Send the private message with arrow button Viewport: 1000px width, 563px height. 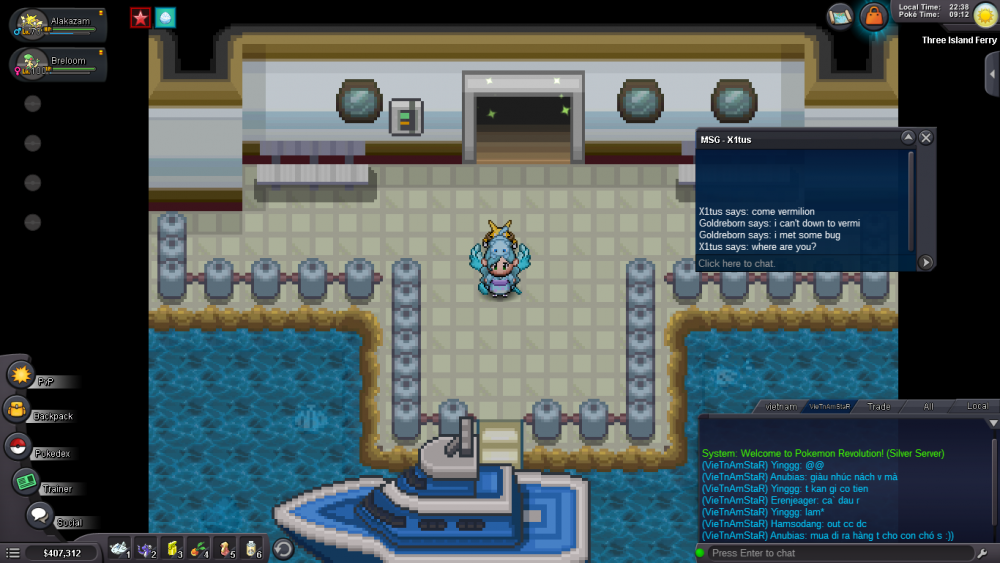coord(926,262)
